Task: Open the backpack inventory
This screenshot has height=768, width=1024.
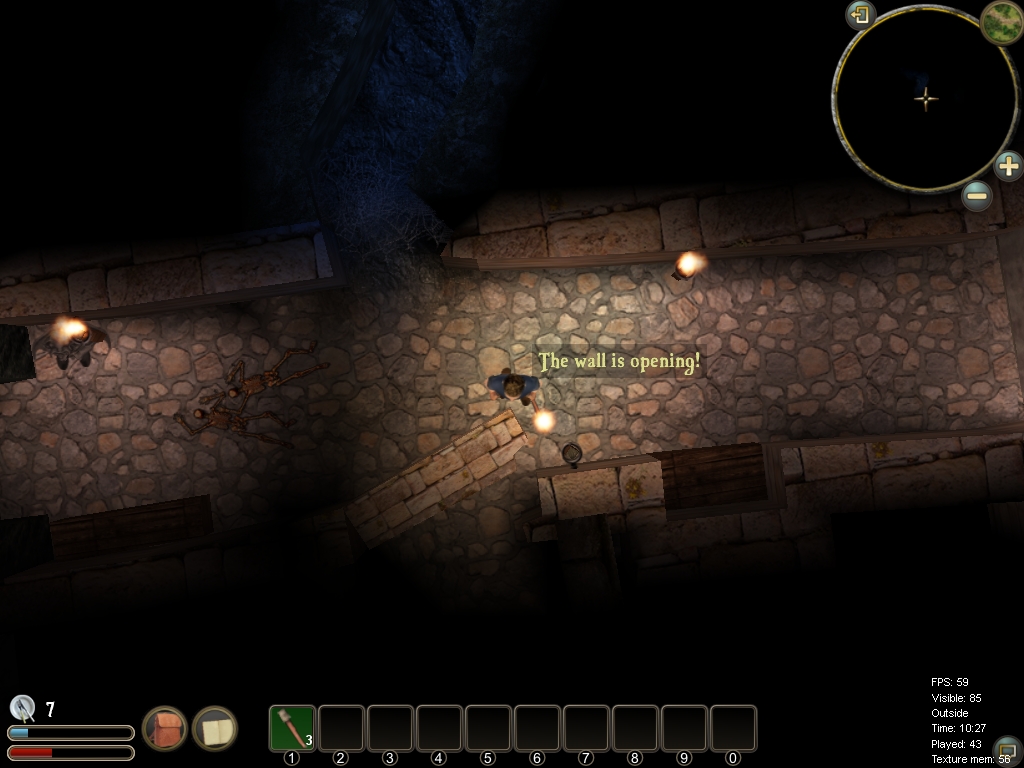Action: coord(165,728)
